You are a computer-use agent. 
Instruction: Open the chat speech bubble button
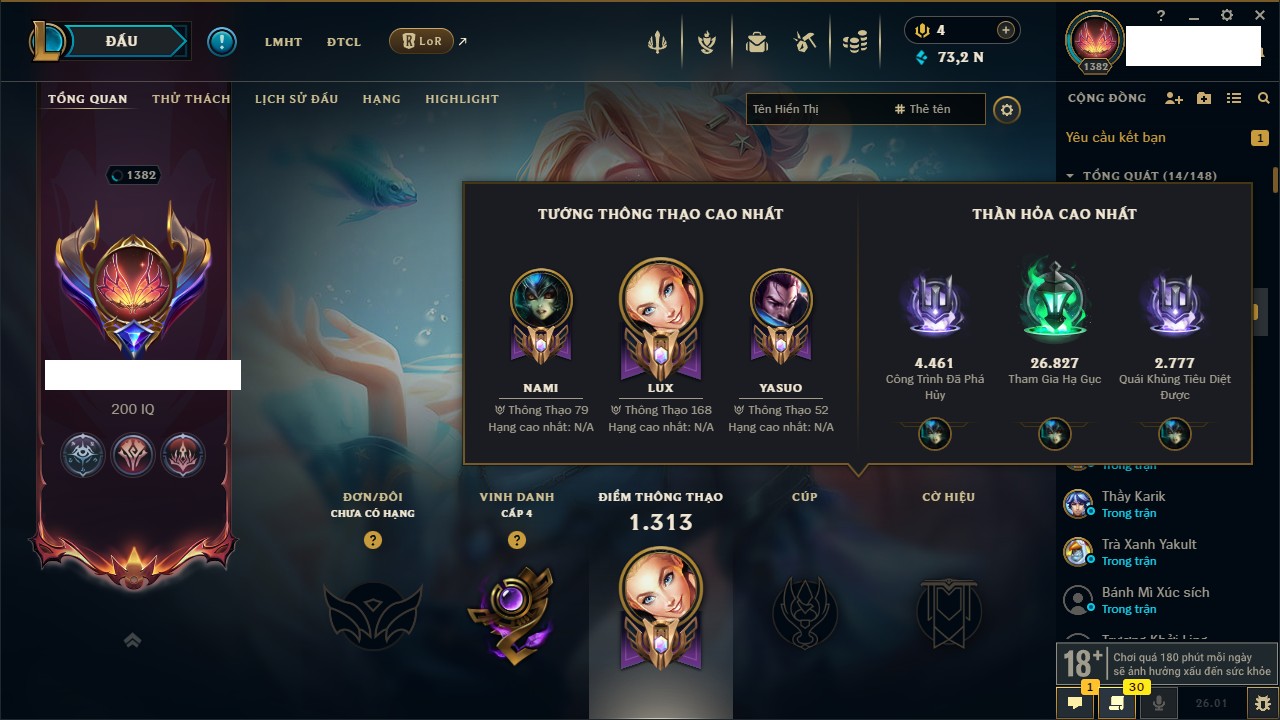click(1075, 703)
